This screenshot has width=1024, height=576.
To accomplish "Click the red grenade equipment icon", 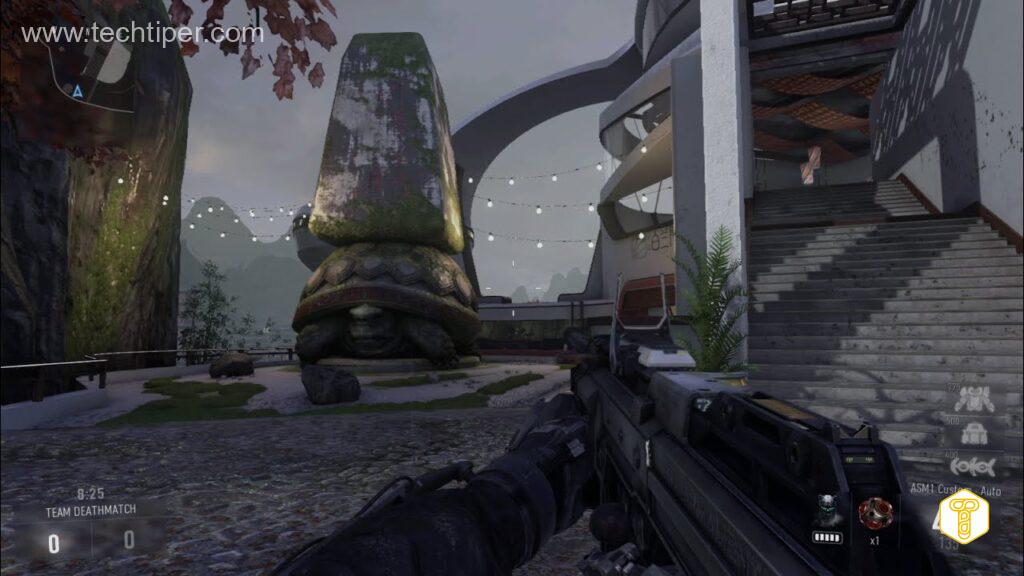I will pos(872,513).
